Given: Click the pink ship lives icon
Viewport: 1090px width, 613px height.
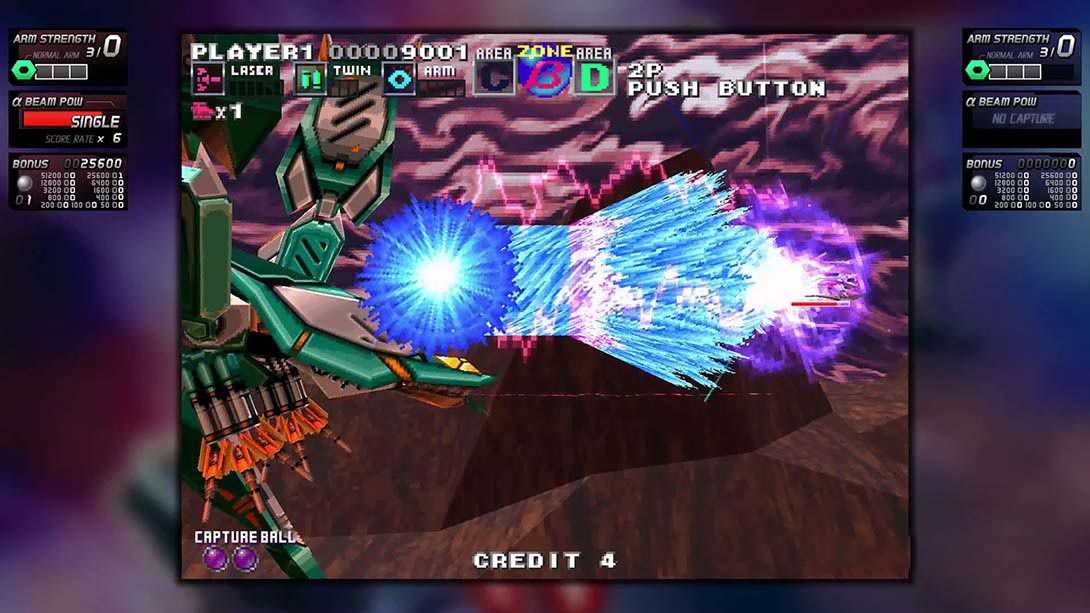Looking at the screenshot, I should pos(204,111).
